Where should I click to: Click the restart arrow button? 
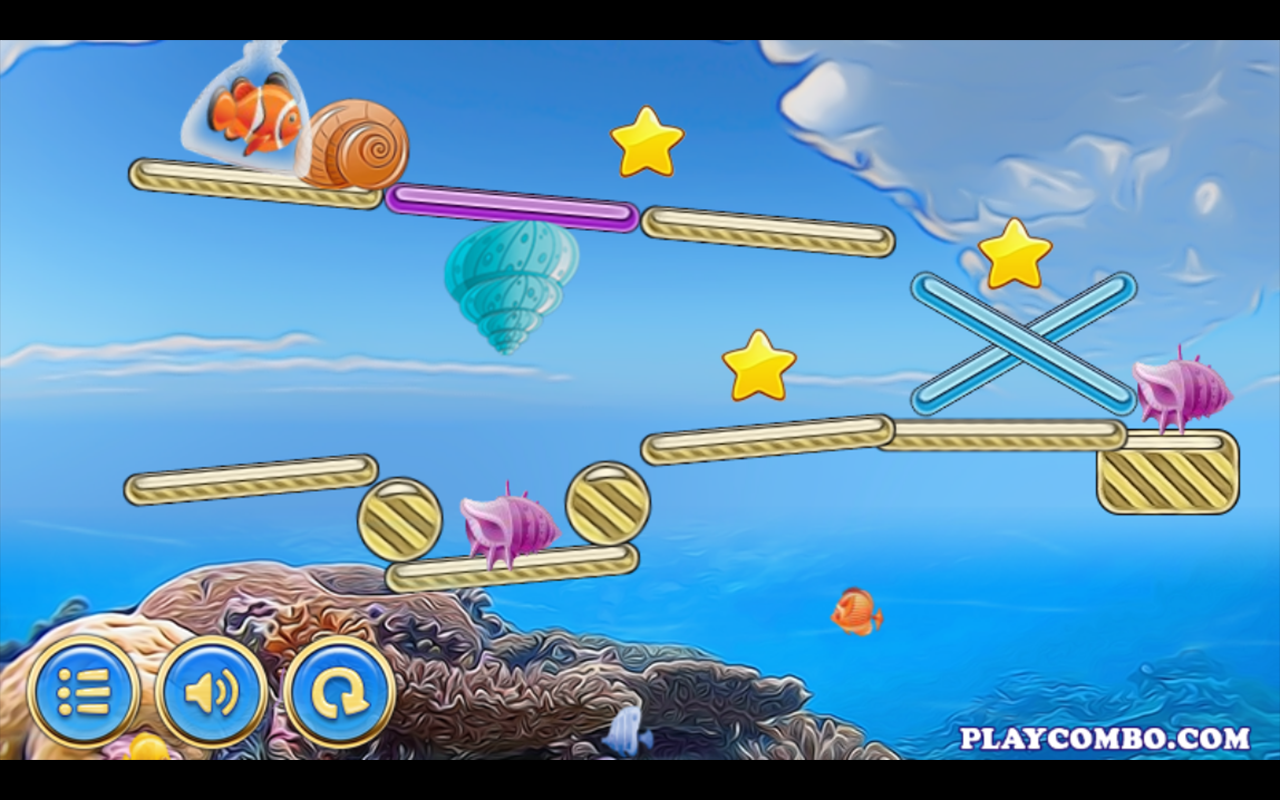(x=340, y=690)
